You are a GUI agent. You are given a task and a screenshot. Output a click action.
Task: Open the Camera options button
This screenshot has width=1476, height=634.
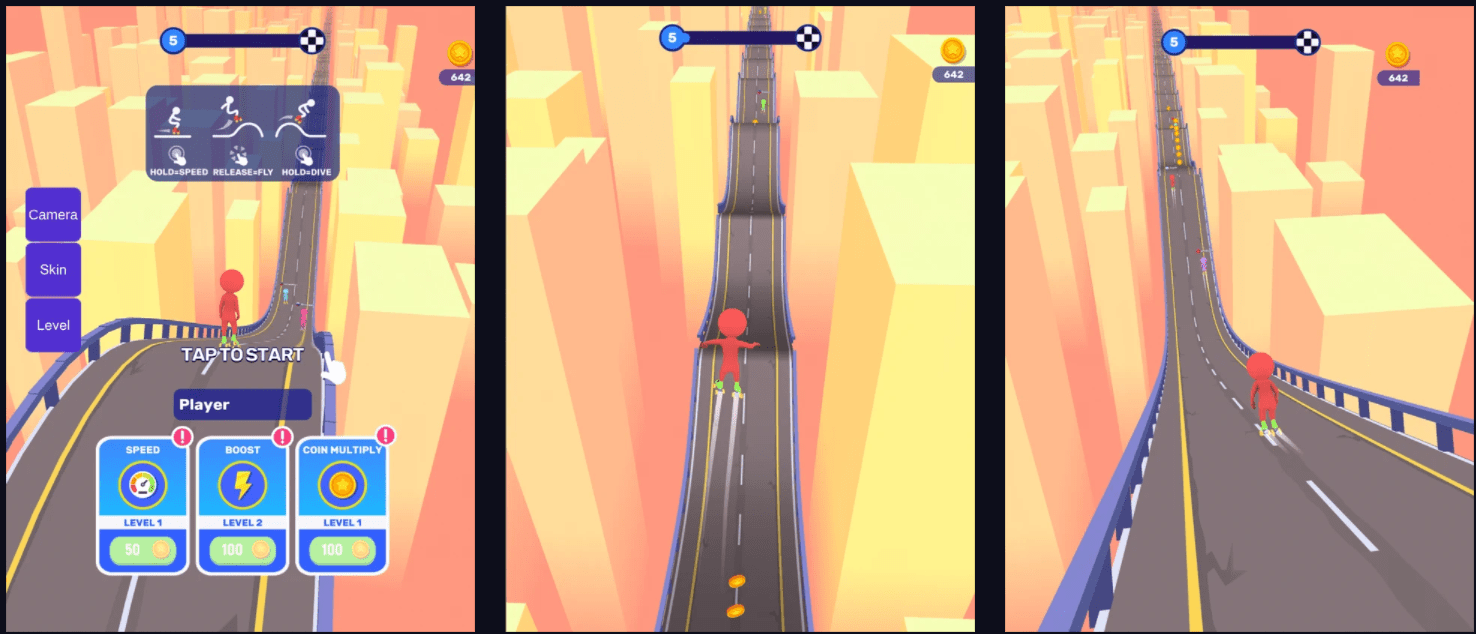tap(53, 214)
